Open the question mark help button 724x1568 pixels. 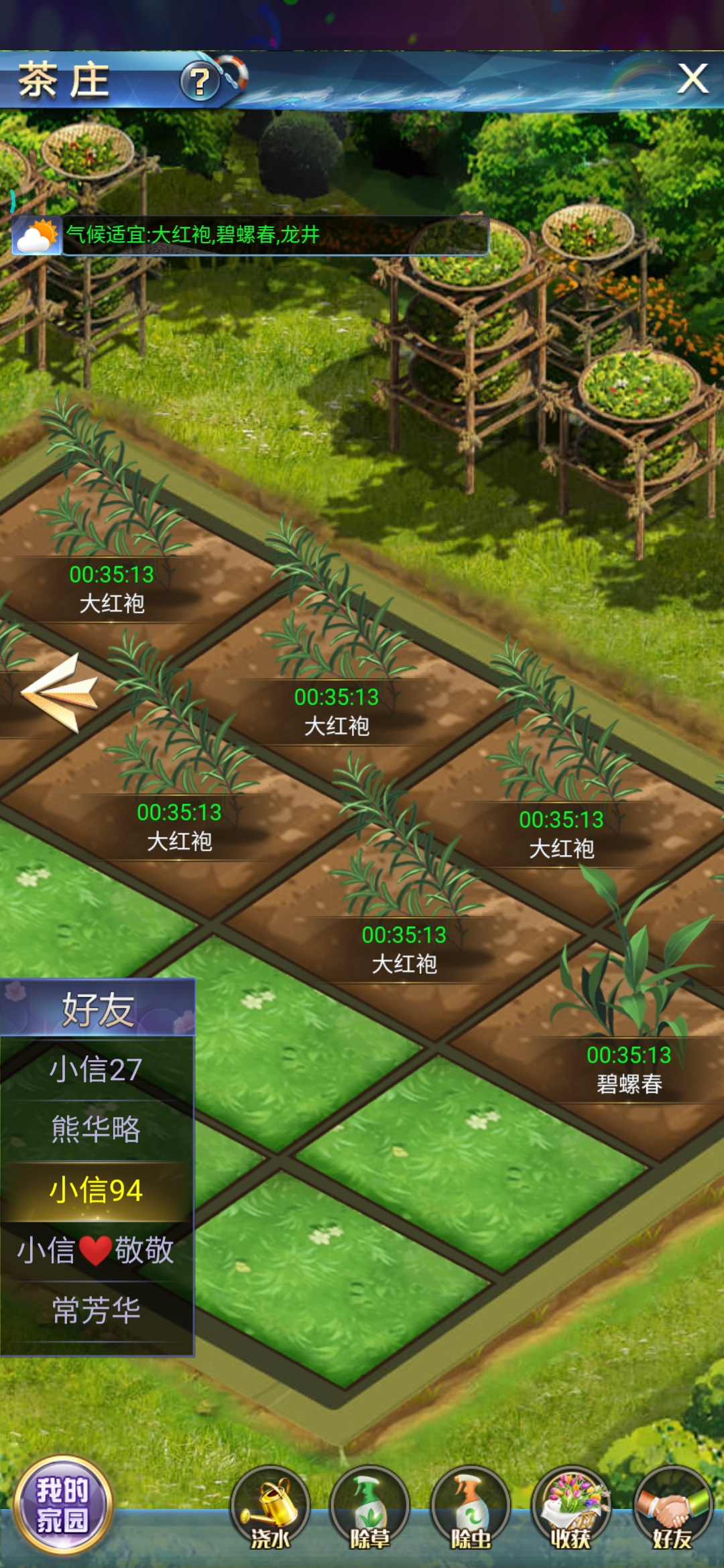tap(199, 82)
